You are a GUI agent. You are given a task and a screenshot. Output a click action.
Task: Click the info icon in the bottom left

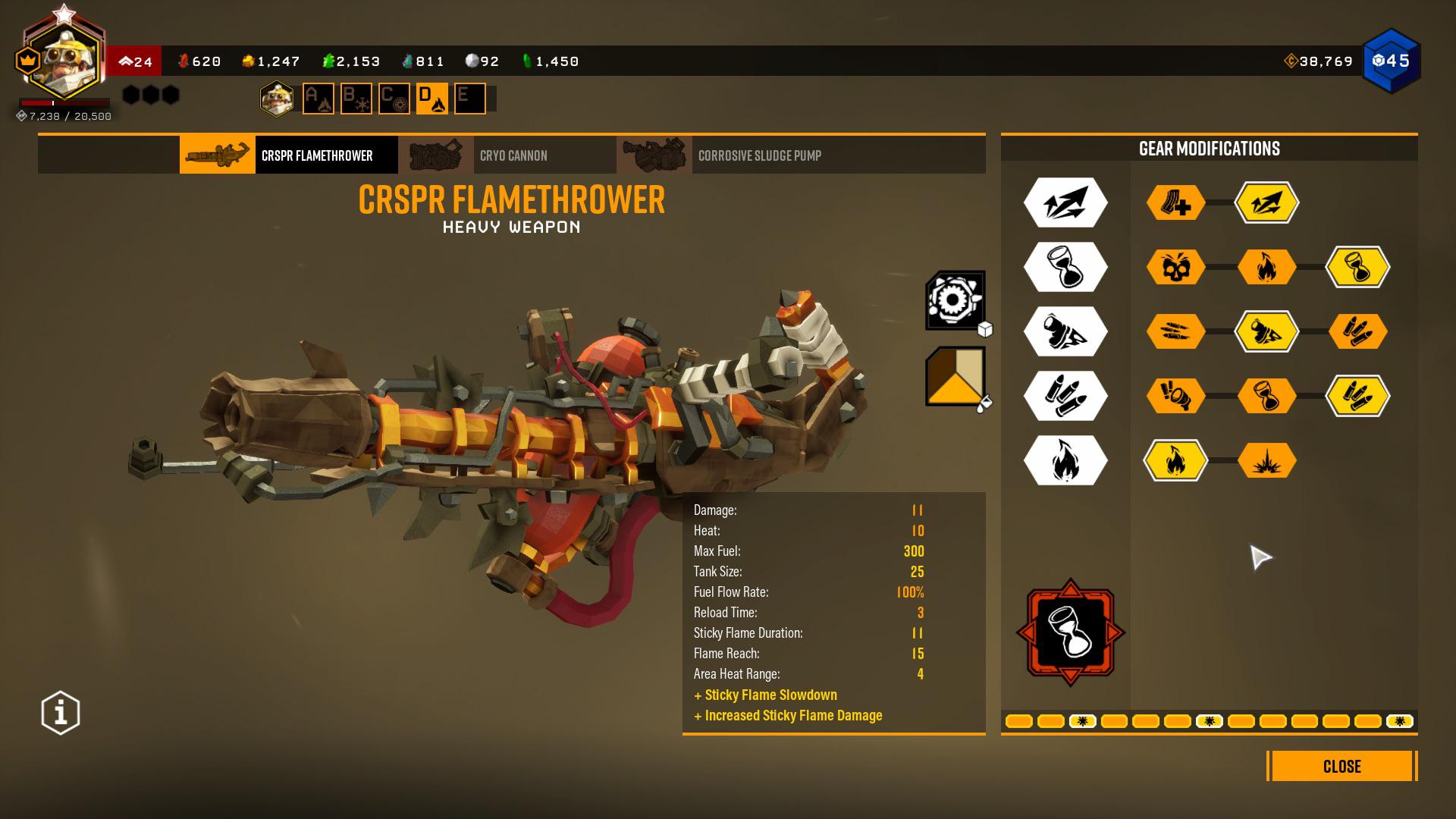[x=59, y=711]
